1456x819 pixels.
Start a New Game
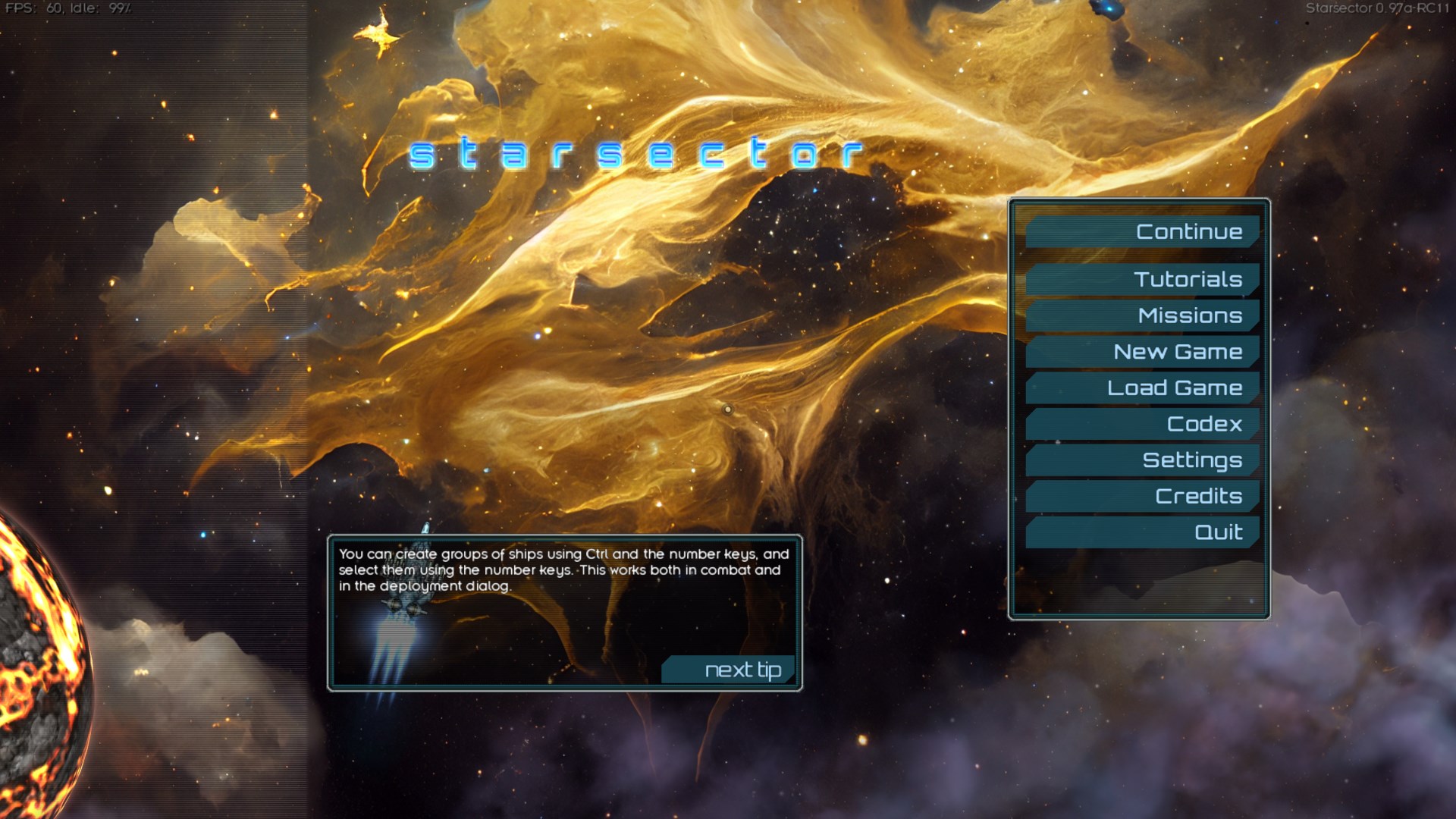tap(1143, 352)
